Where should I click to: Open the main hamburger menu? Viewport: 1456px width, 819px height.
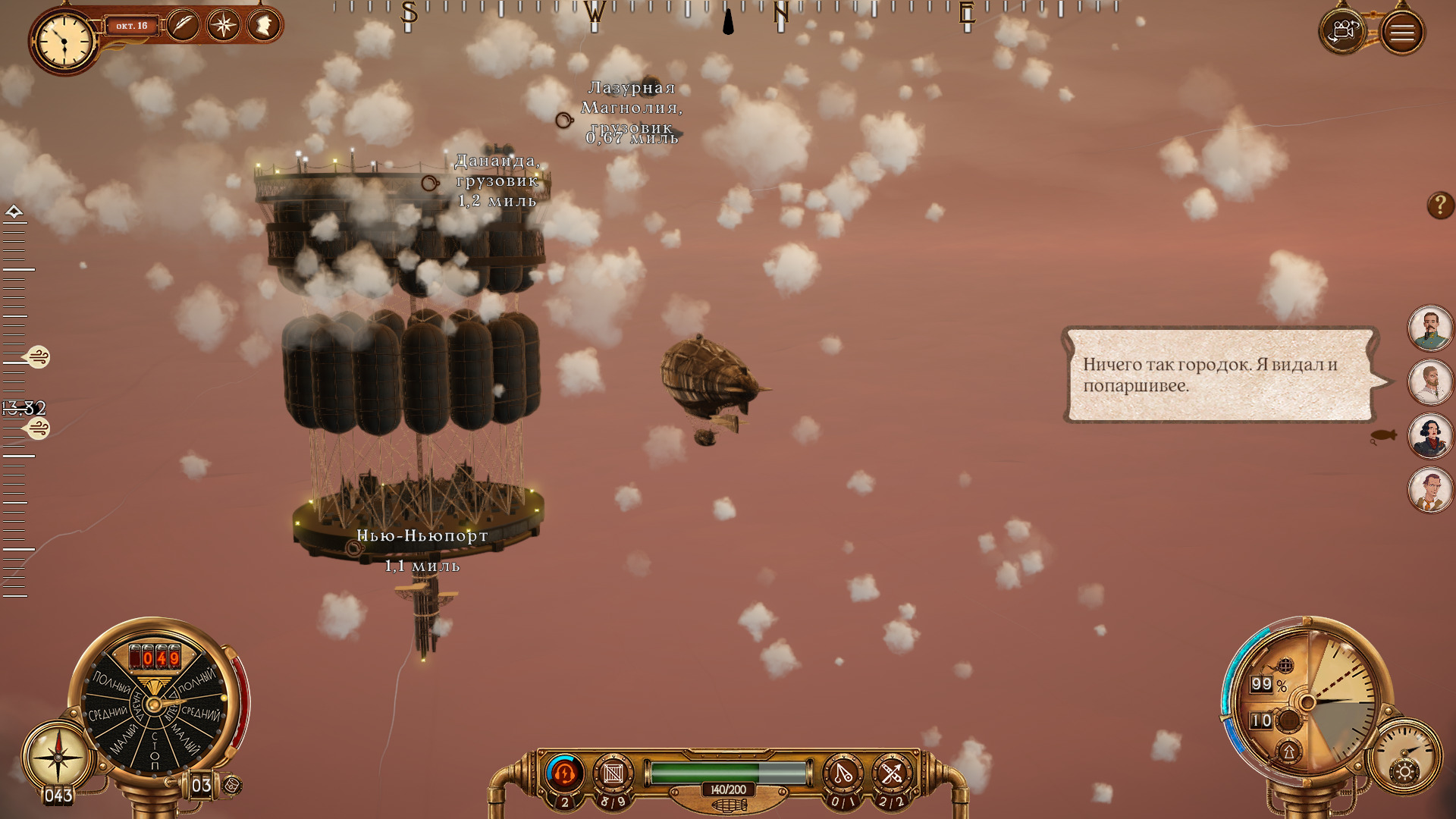tap(1401, 33)
